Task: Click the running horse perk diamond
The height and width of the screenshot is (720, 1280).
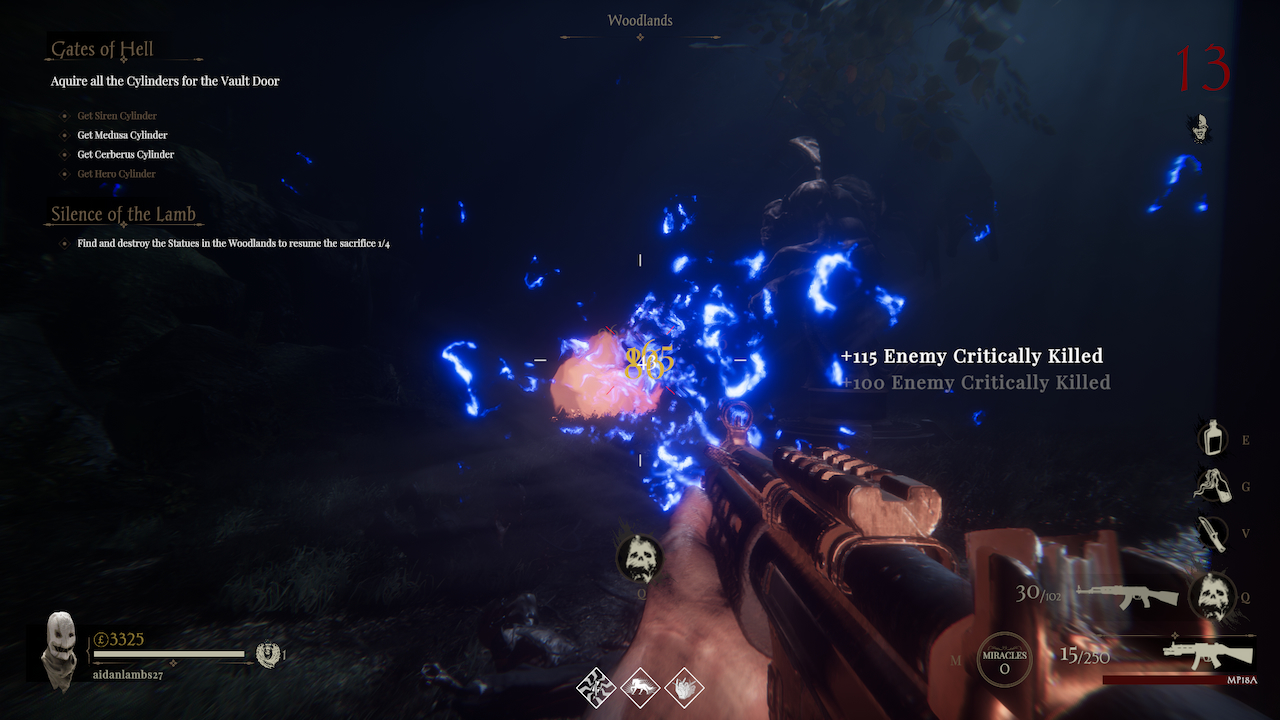Action: click(640, 687)
